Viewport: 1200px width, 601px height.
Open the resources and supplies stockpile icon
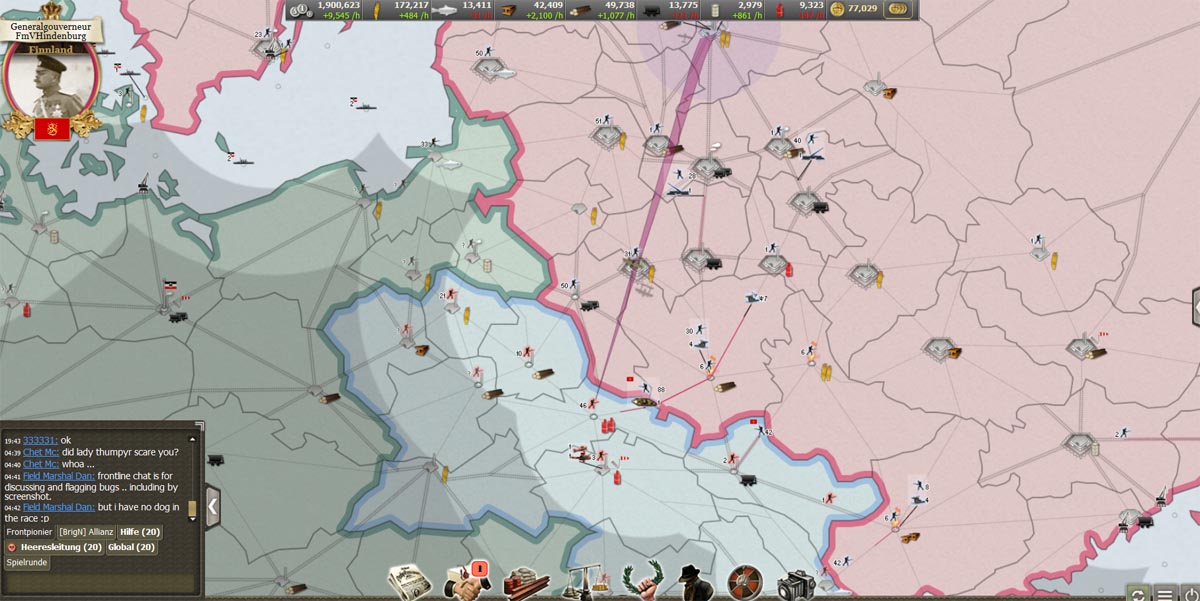click(524, 582)
